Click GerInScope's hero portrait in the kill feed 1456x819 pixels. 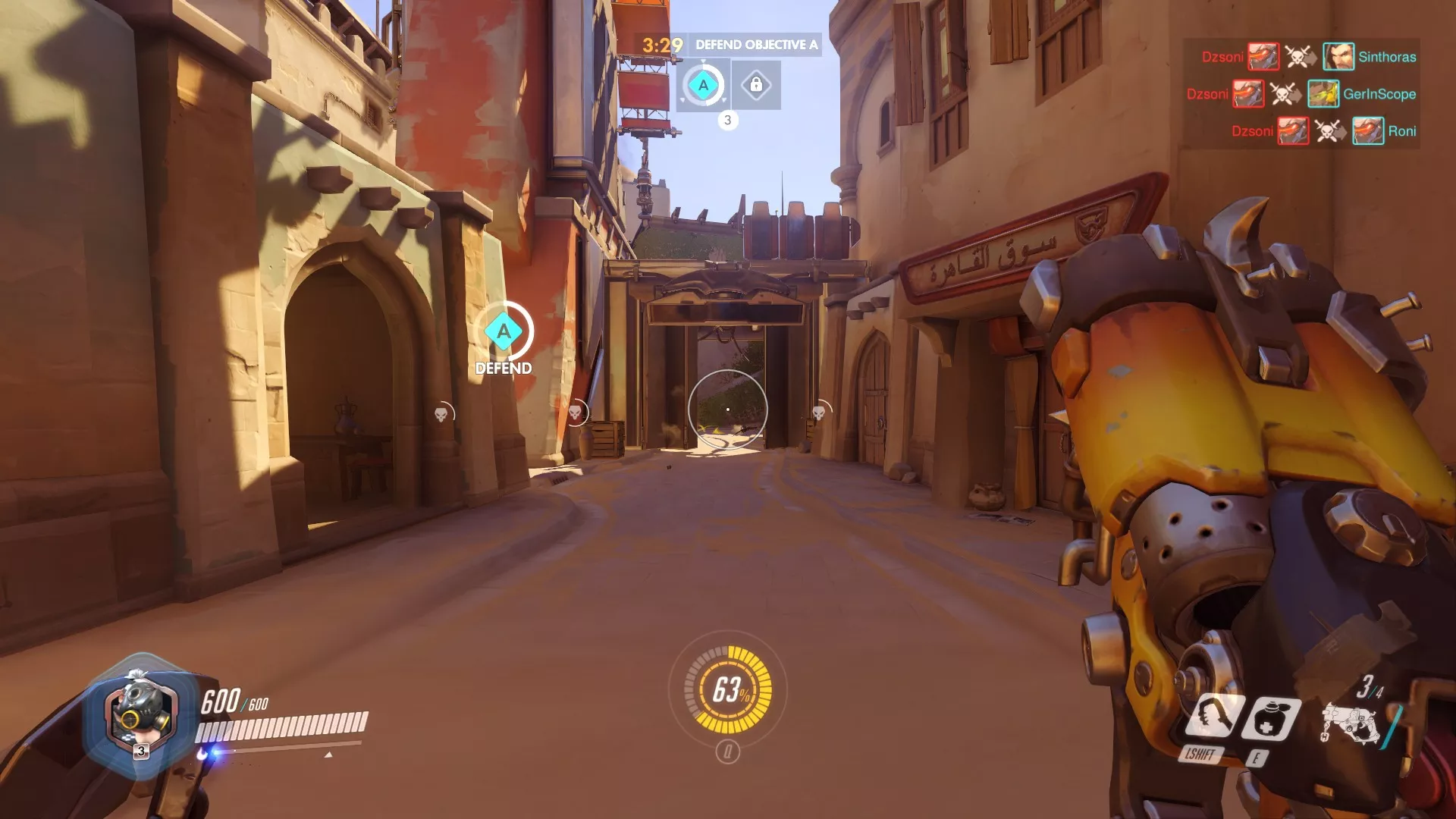click(1323, 94)
